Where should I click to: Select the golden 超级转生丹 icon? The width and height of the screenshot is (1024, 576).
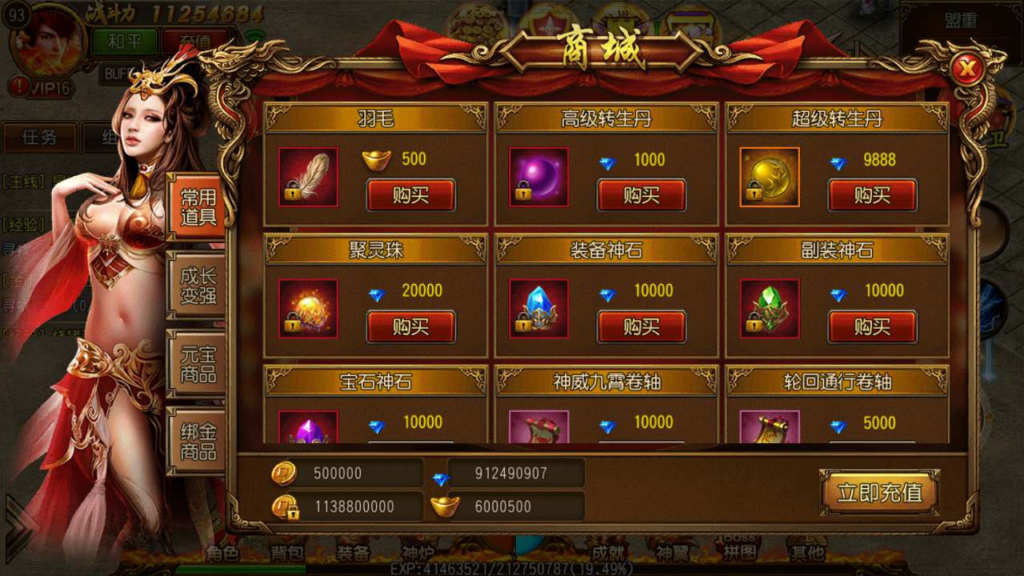pyautogui.click(x=769, y=177)
